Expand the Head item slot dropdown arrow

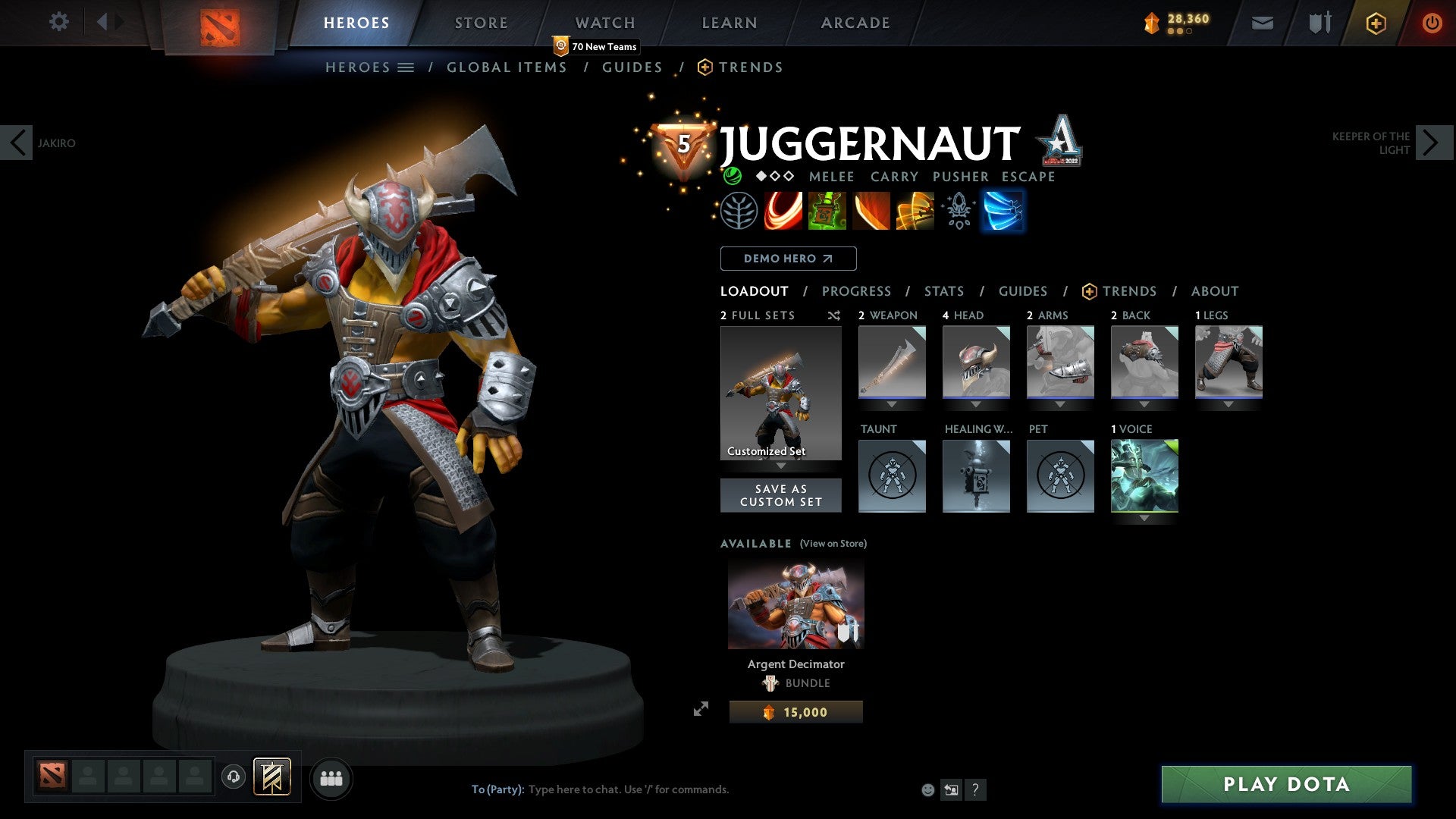[976, 404]
